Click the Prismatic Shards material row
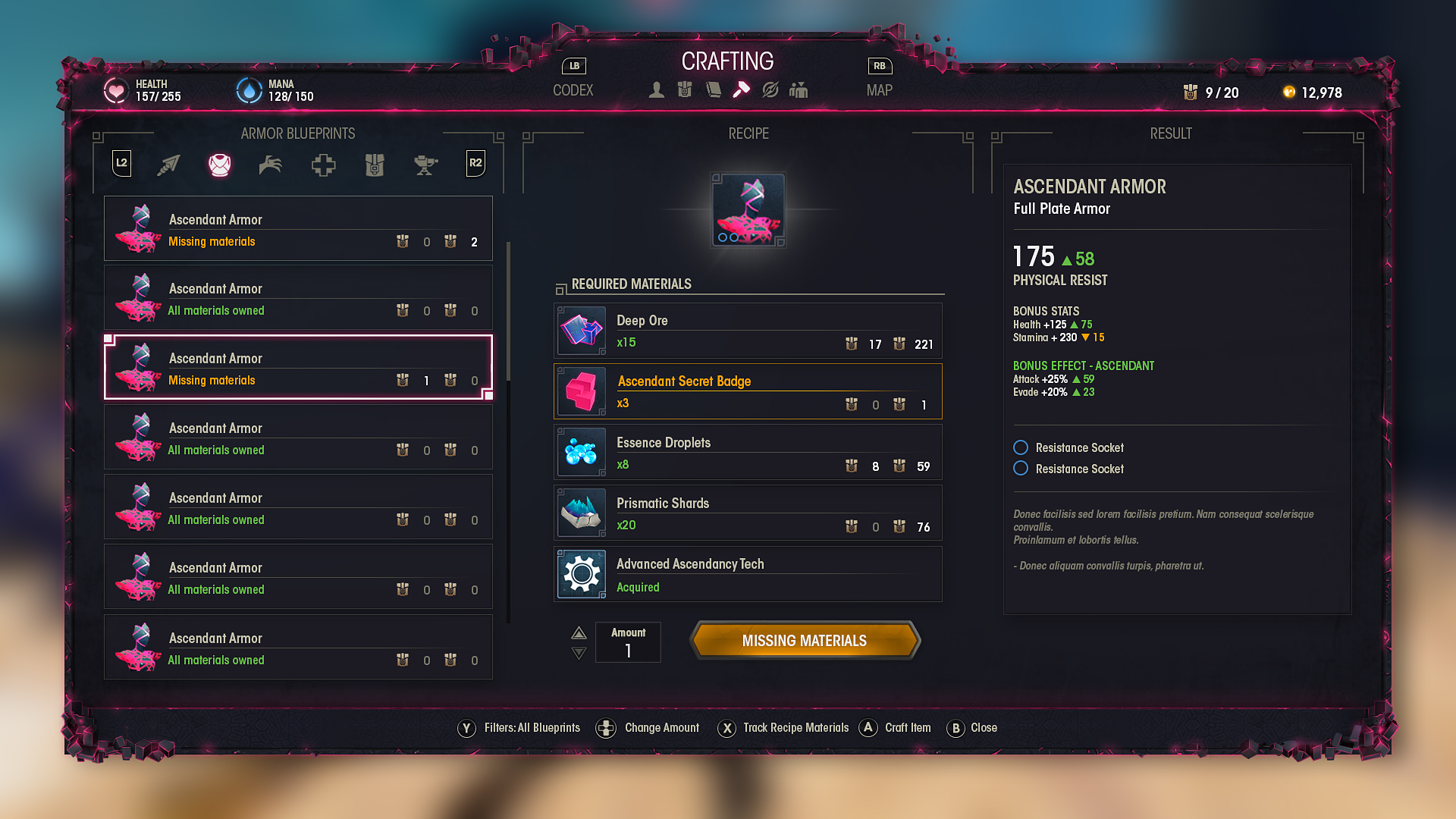The image size is (1456, 819). [x=748, y=513]
